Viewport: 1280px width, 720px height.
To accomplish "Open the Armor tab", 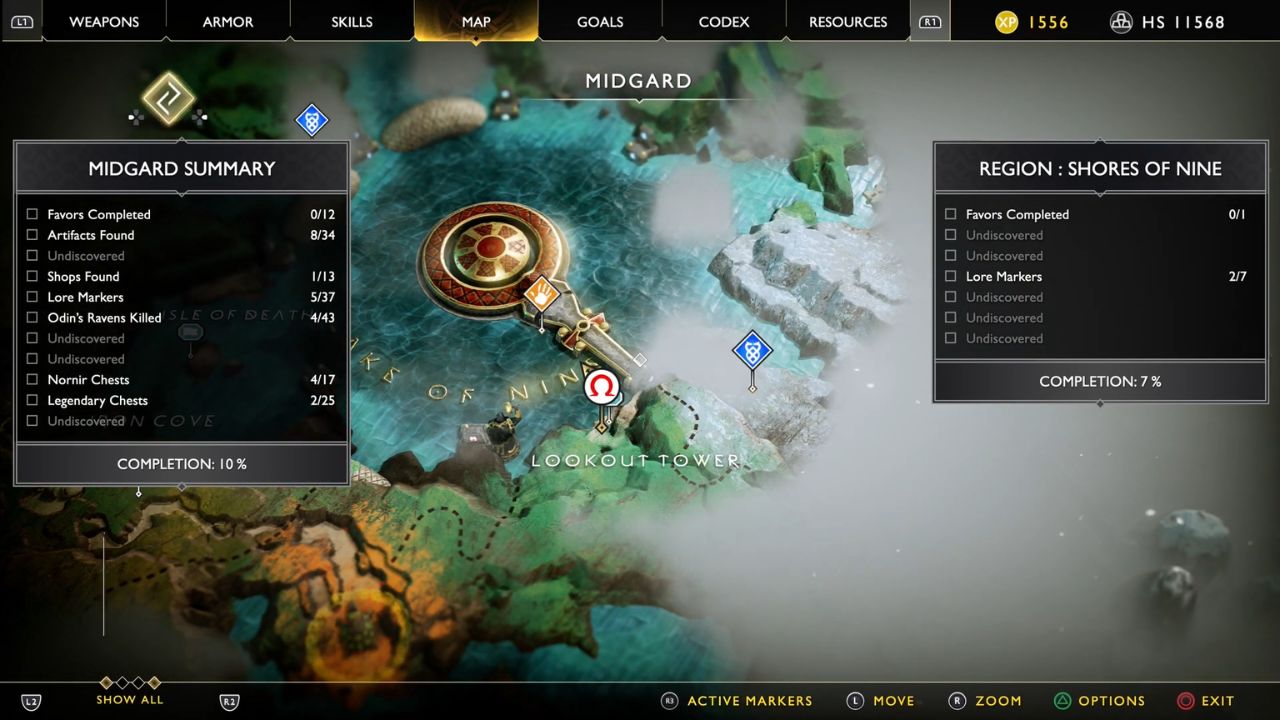I will coord(228,22).
